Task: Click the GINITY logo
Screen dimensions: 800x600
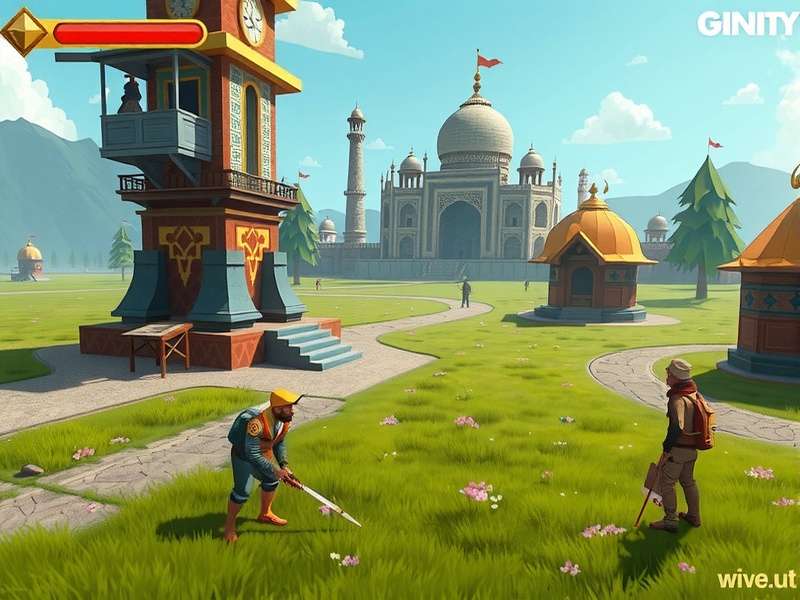Action: 747,23
